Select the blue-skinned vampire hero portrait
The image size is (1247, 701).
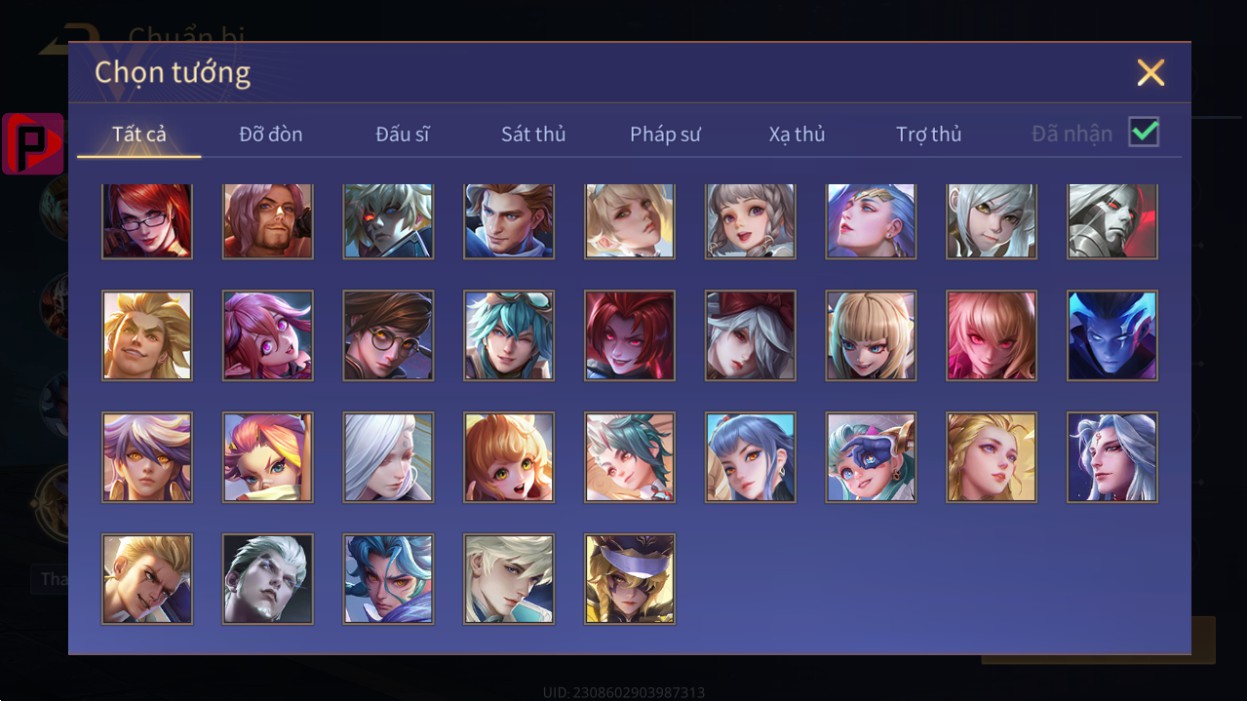click(1112, 336)
